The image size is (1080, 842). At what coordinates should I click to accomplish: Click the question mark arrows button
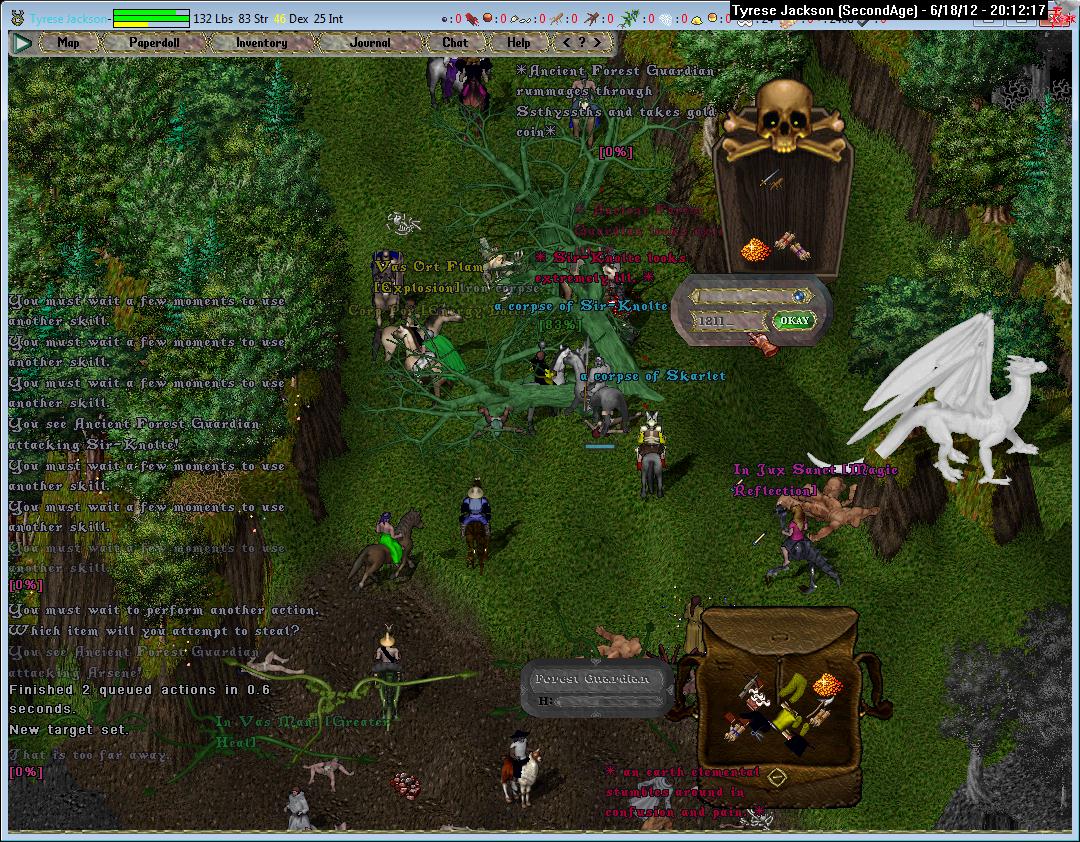click(583, 43)
